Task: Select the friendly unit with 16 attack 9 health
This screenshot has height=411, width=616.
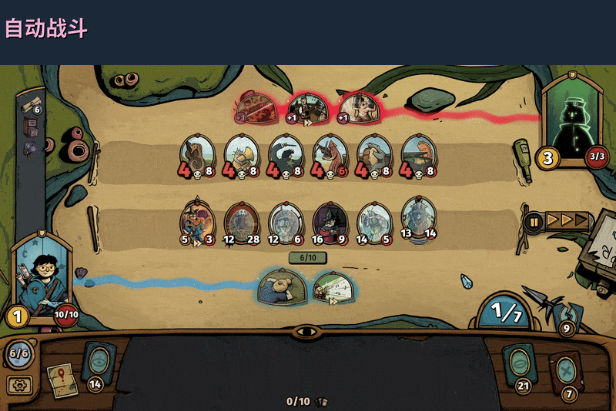Action: point(328,223)
